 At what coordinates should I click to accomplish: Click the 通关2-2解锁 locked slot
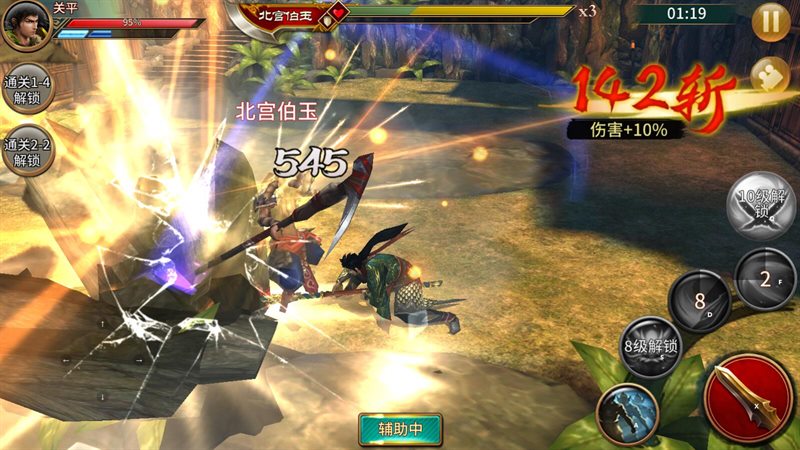[x=27, y=151]
